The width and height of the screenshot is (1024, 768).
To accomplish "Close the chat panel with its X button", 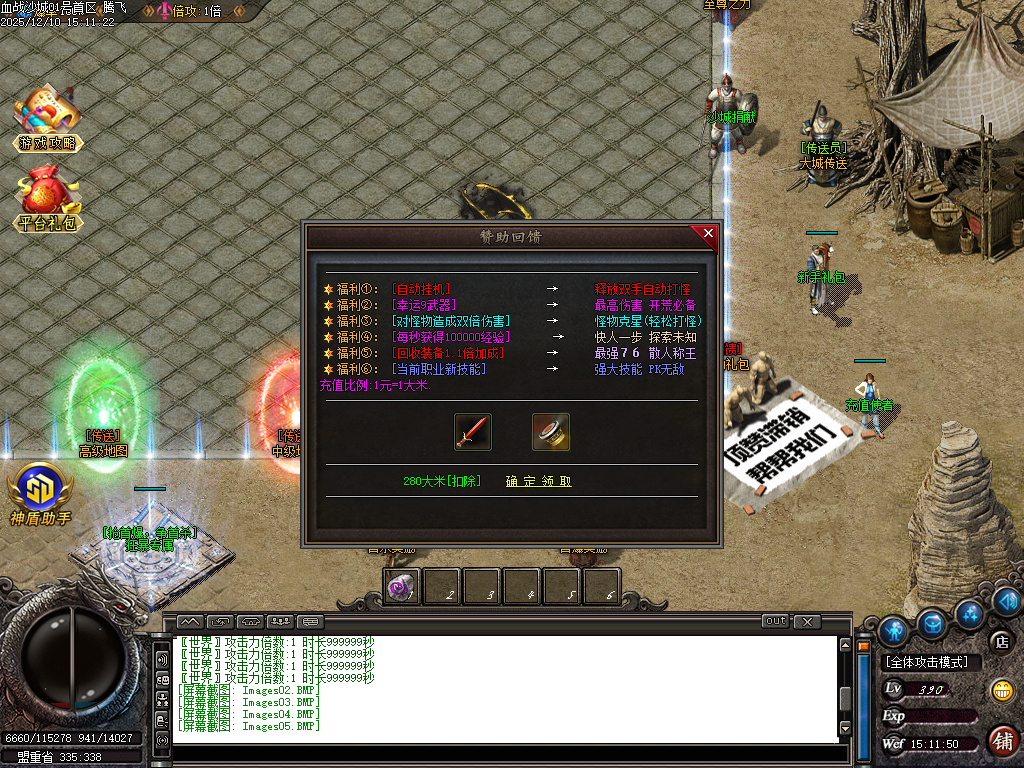I will point(807,621).
